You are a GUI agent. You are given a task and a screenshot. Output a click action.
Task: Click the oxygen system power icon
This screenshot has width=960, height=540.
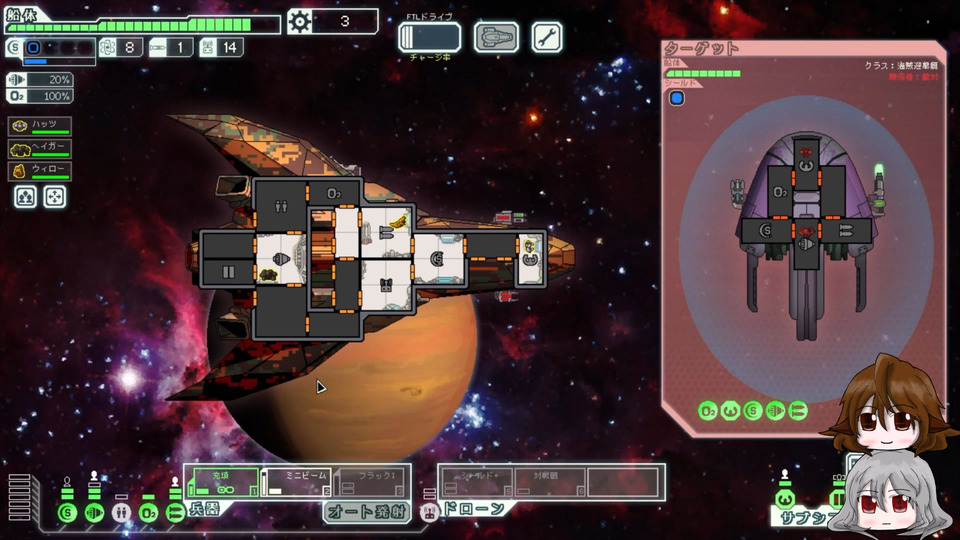tap(148, 513)
